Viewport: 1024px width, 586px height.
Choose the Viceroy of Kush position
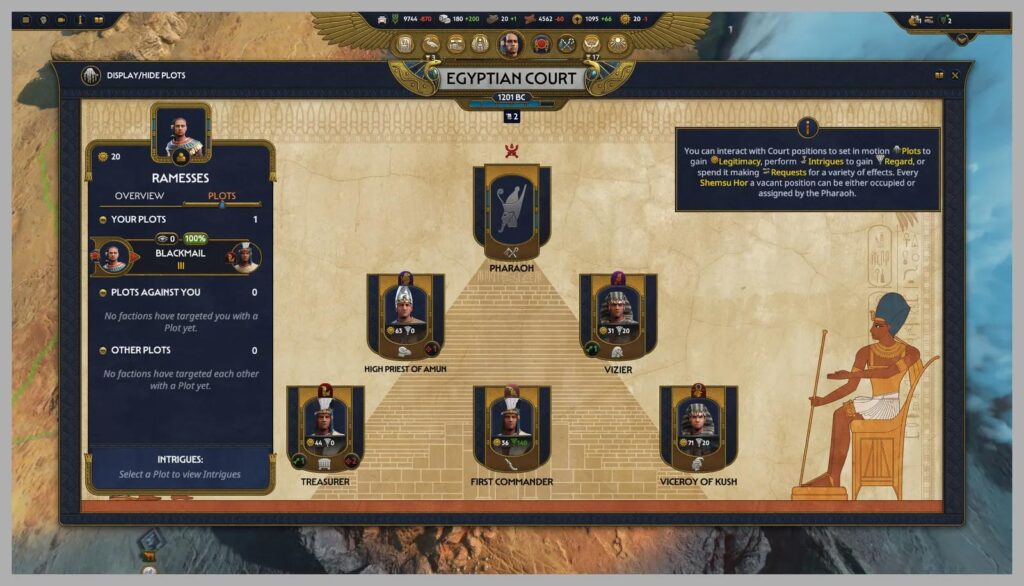pyautogui.click(x=697, y=427)
